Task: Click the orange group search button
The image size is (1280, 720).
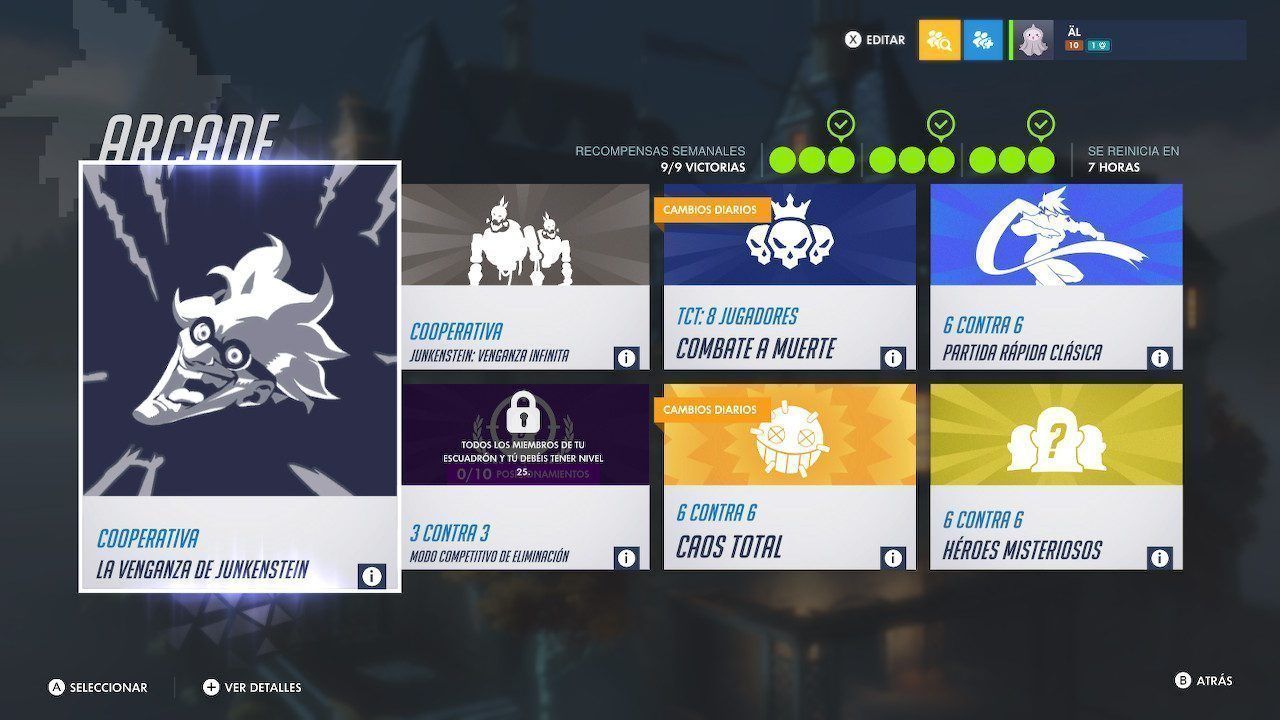Action: pos(939,40)
